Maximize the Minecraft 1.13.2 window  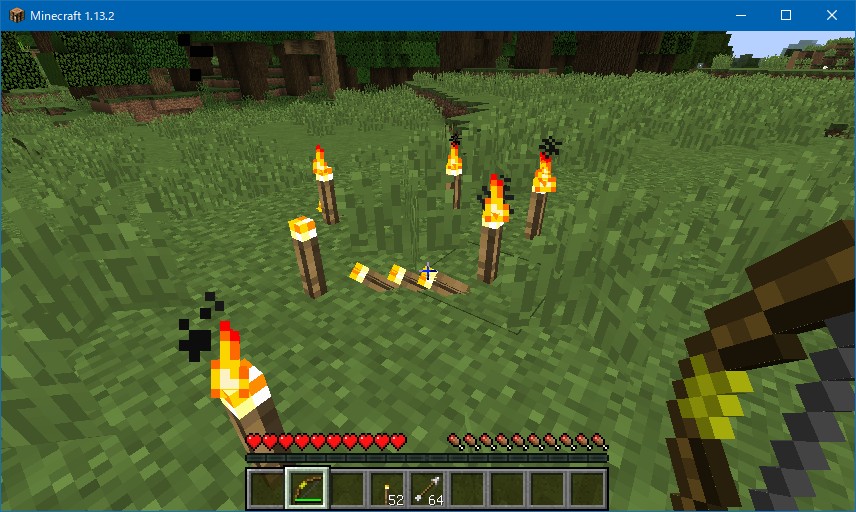786,15
